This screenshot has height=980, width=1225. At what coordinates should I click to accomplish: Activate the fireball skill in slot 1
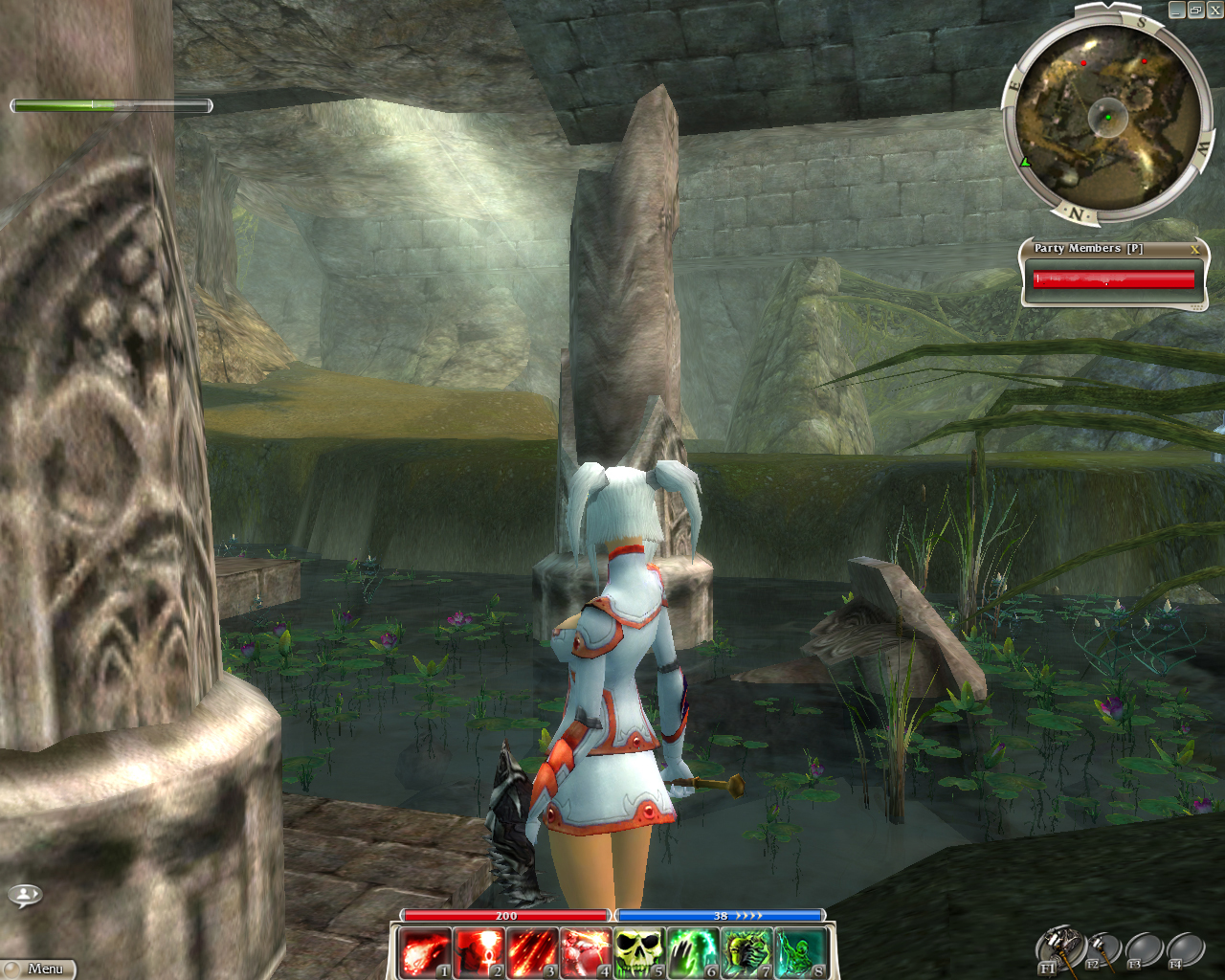pyautogui.click(x=426, y=953)
